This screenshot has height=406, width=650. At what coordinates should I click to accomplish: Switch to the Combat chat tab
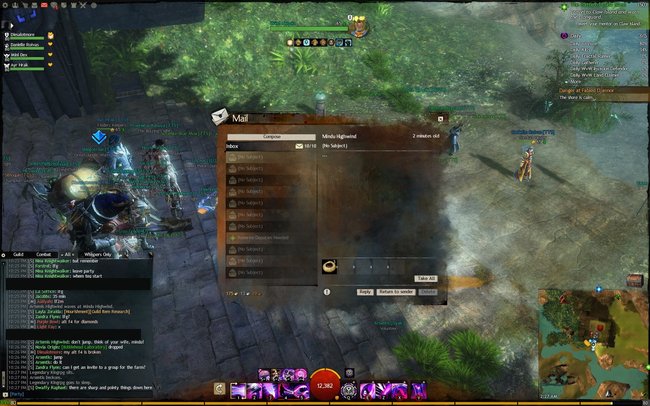[x=44, y=254]
